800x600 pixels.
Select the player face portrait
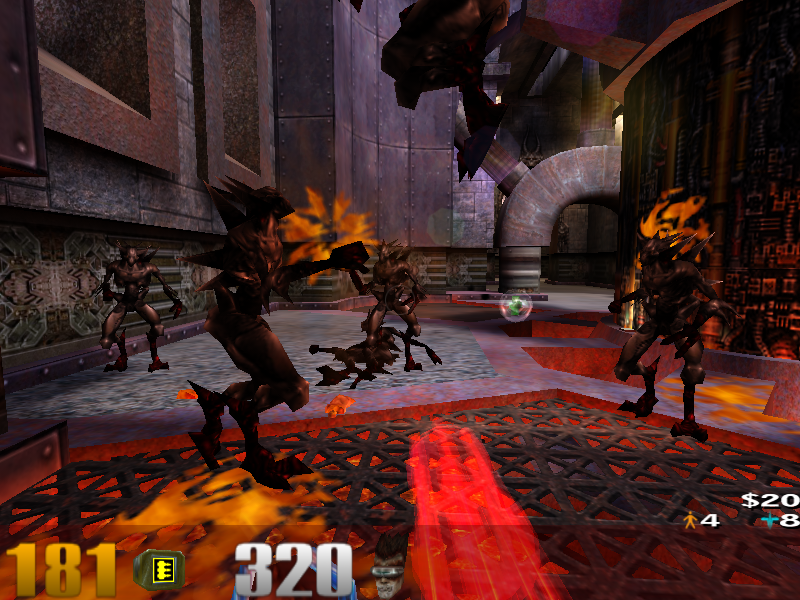click(391, 567)
